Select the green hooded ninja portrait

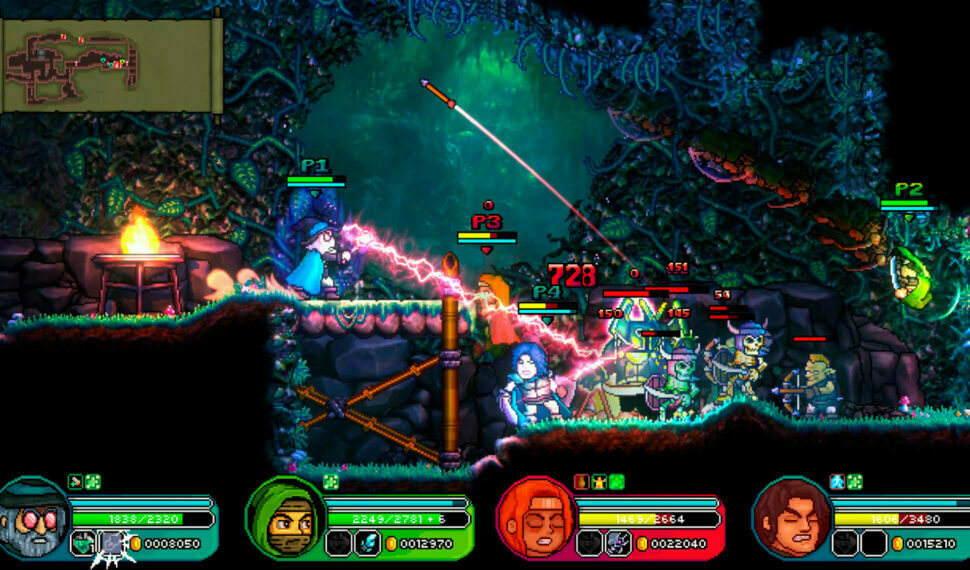pyautogui.click(x=283, y=517)
